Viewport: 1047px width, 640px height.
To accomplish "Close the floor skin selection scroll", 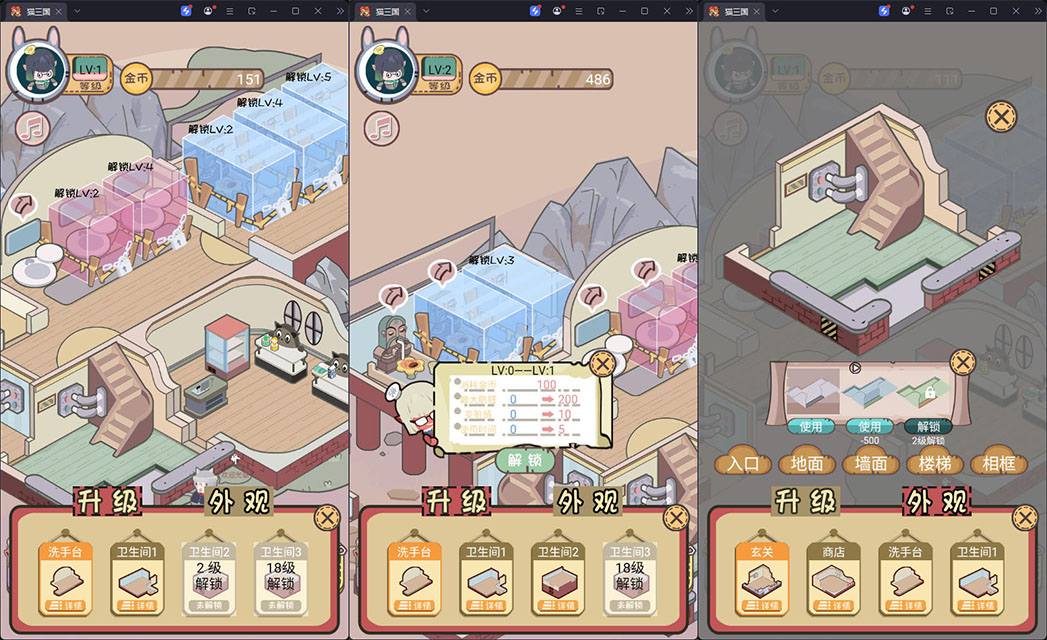I will (x=961, y=362).
